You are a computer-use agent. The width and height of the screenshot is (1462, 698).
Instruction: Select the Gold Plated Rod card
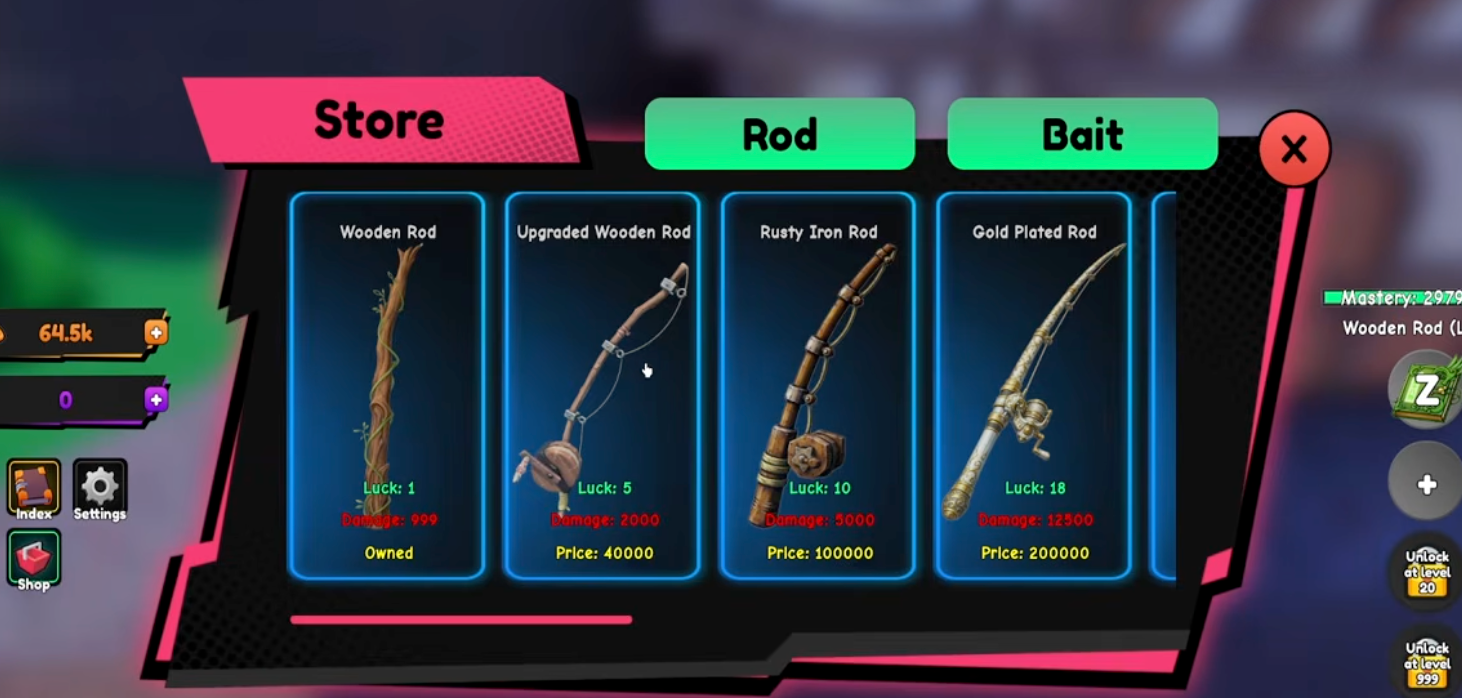click(x=1034, y=385)
